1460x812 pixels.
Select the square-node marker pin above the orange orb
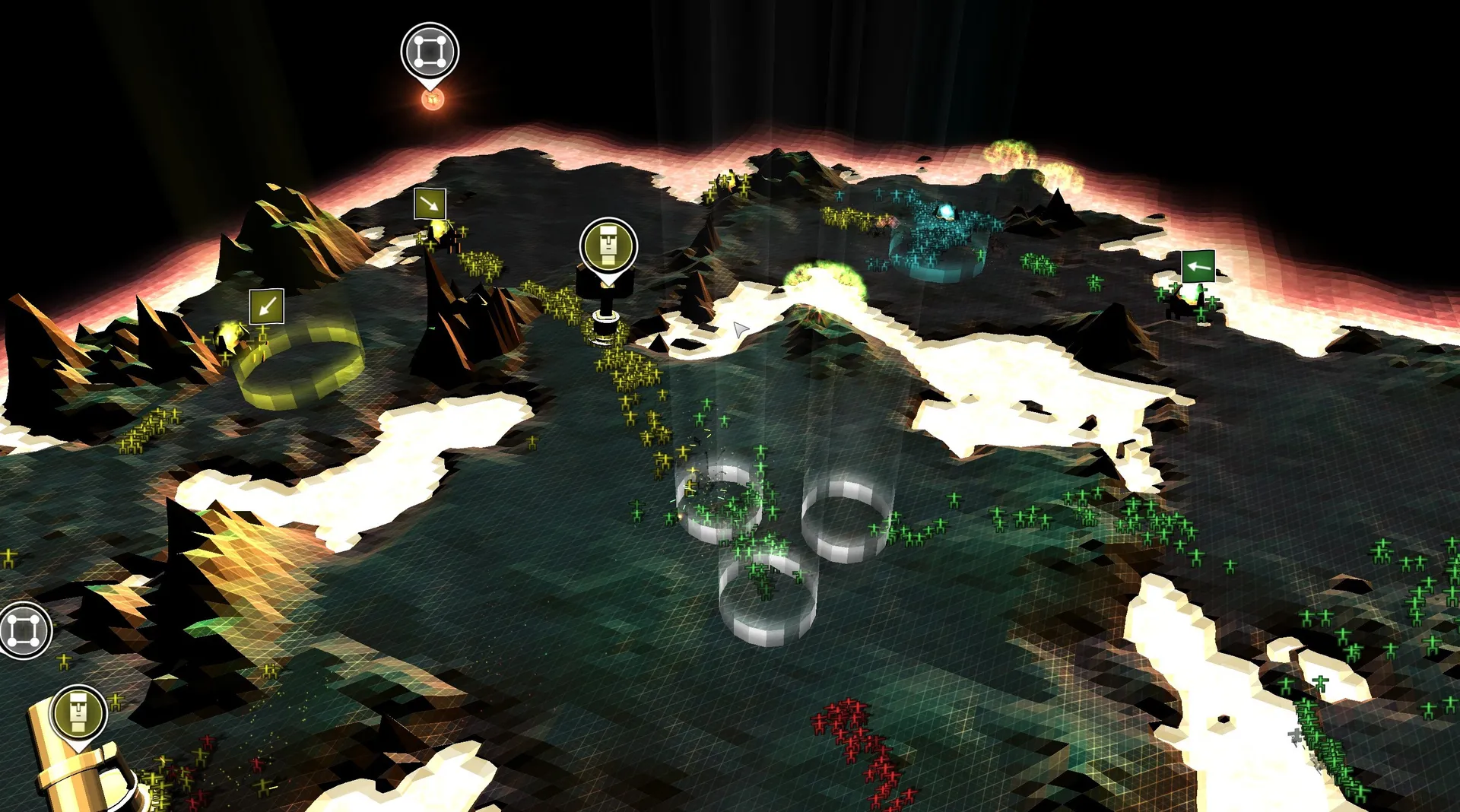[429, 52]
